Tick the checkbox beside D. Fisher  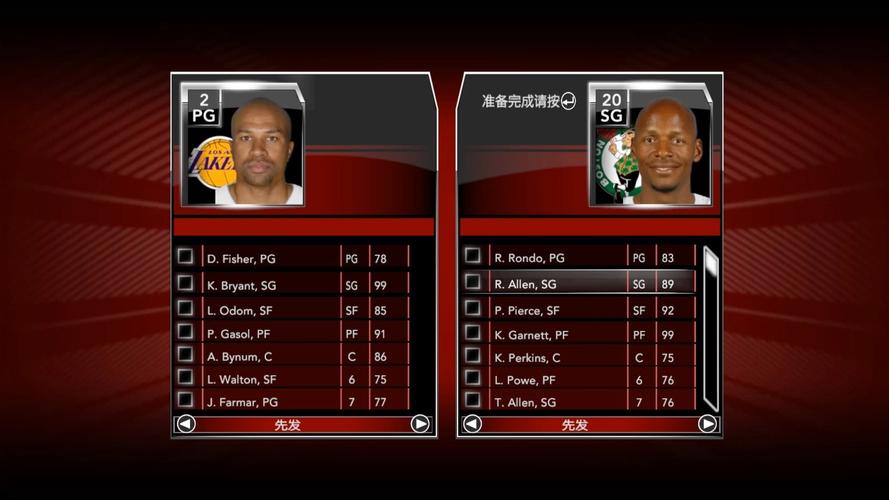pos(185,256)
